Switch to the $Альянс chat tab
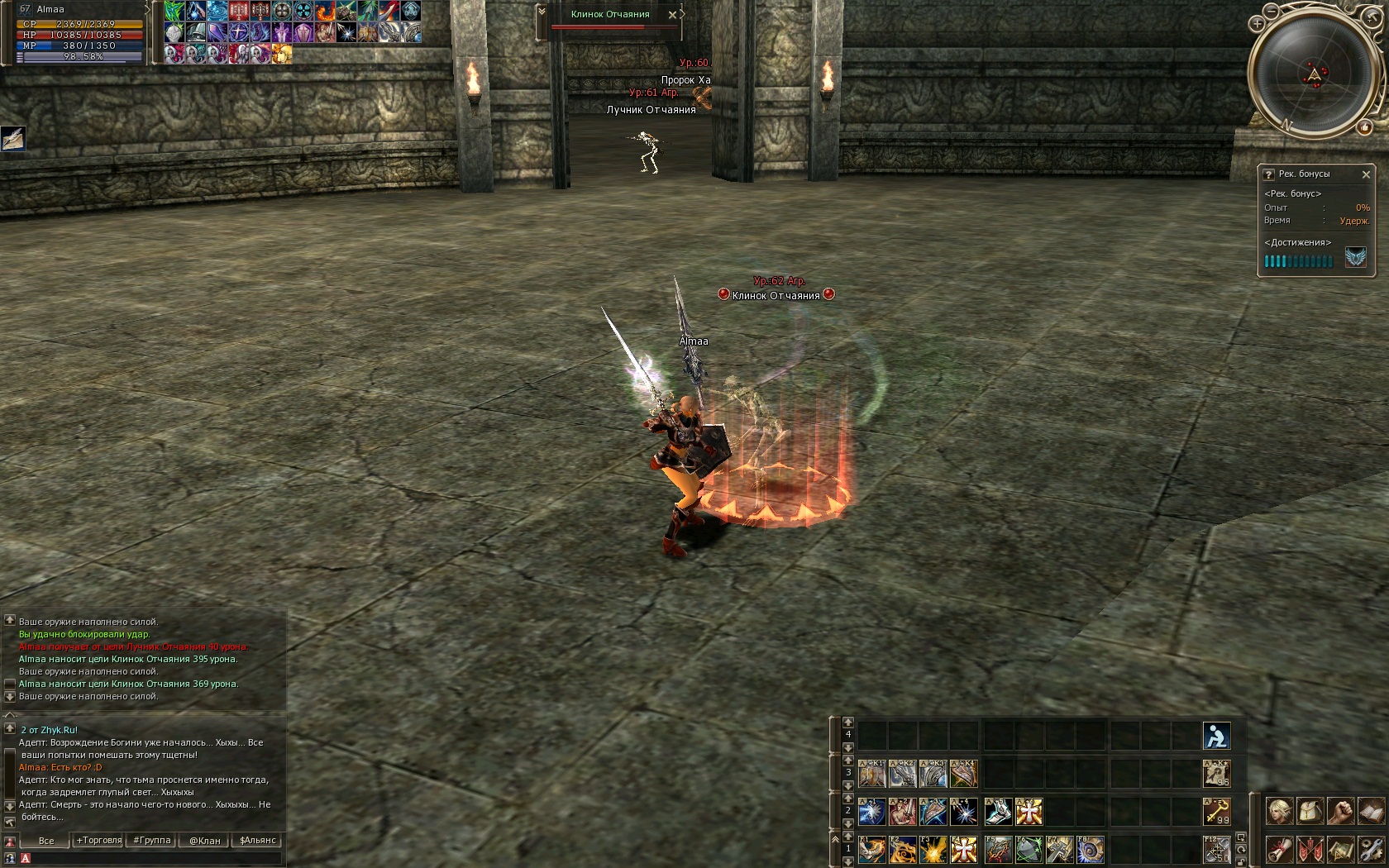The image size is (1389, 868). (x=258, y=840)
